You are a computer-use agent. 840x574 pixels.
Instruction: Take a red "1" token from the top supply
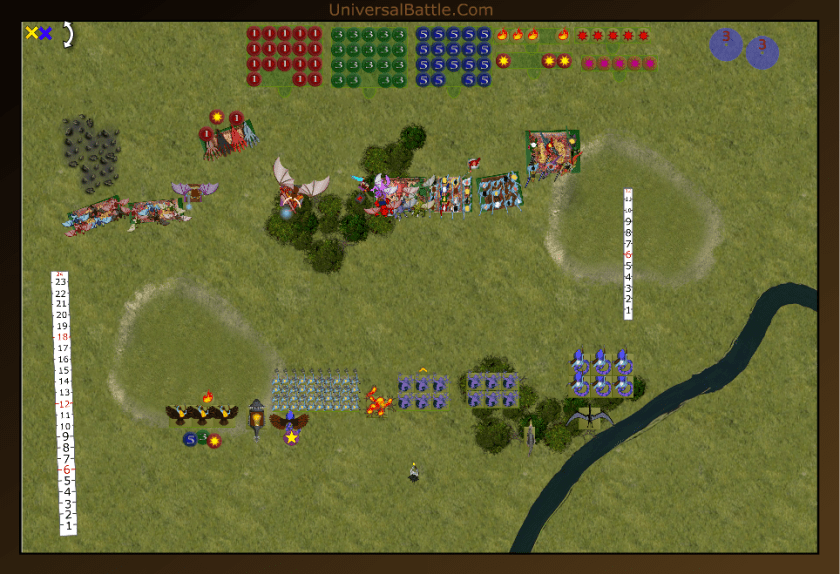coord(254,34)
